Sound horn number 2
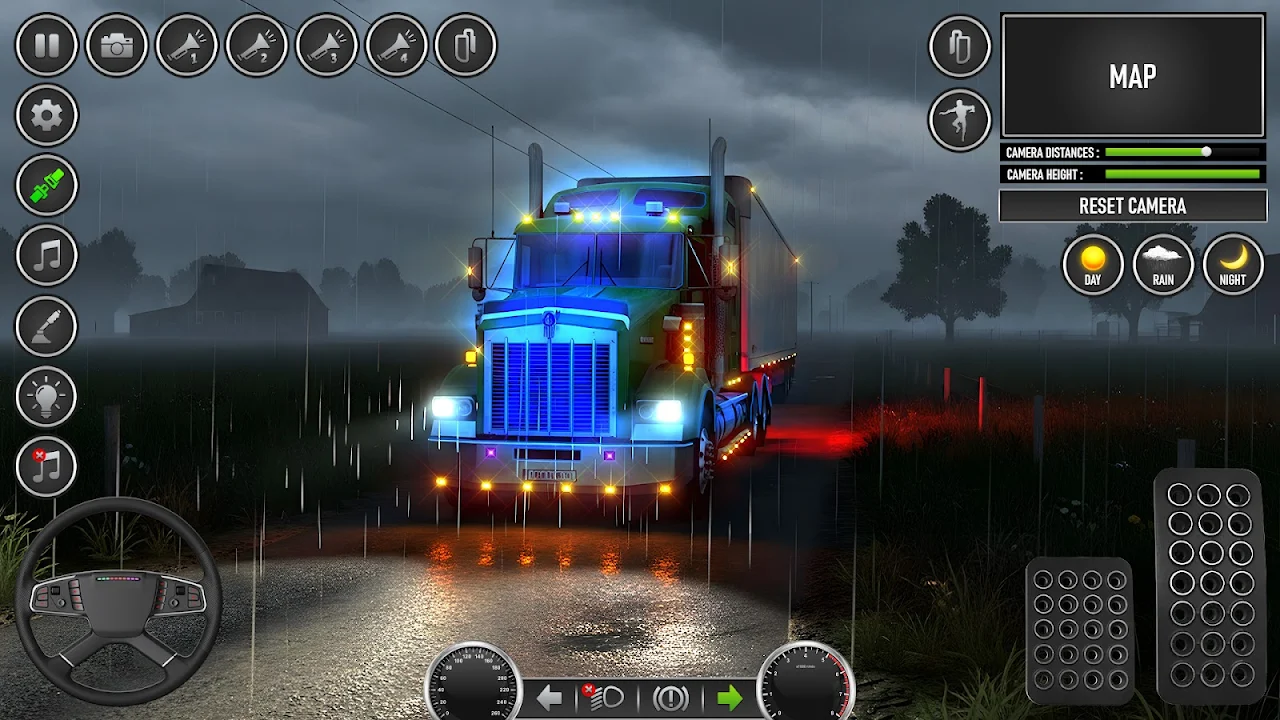The height and width of the screenshot is (720, 1280). (x=257, y=45)
